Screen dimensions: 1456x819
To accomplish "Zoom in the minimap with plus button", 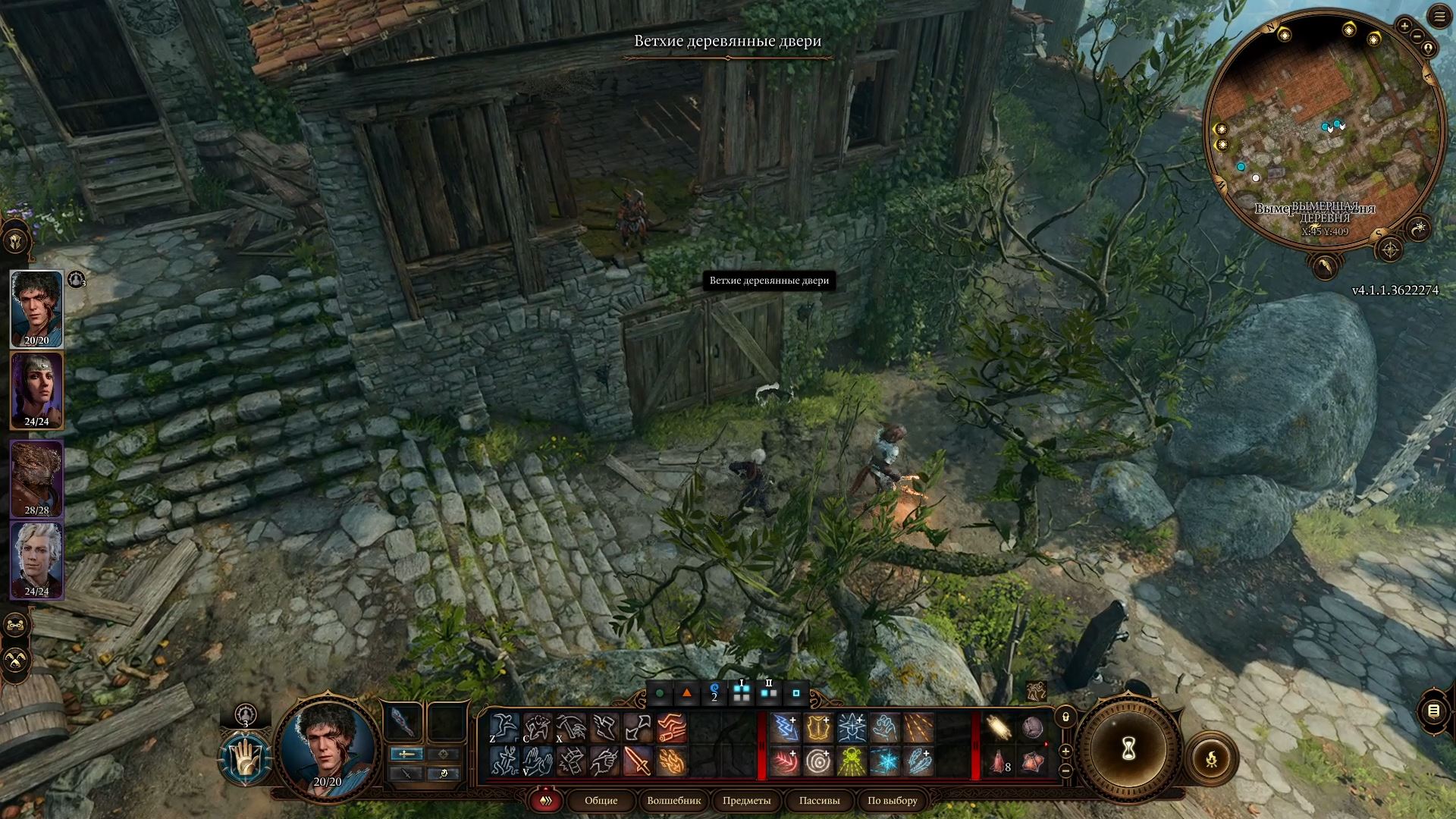I will [x=1404, y=27].
